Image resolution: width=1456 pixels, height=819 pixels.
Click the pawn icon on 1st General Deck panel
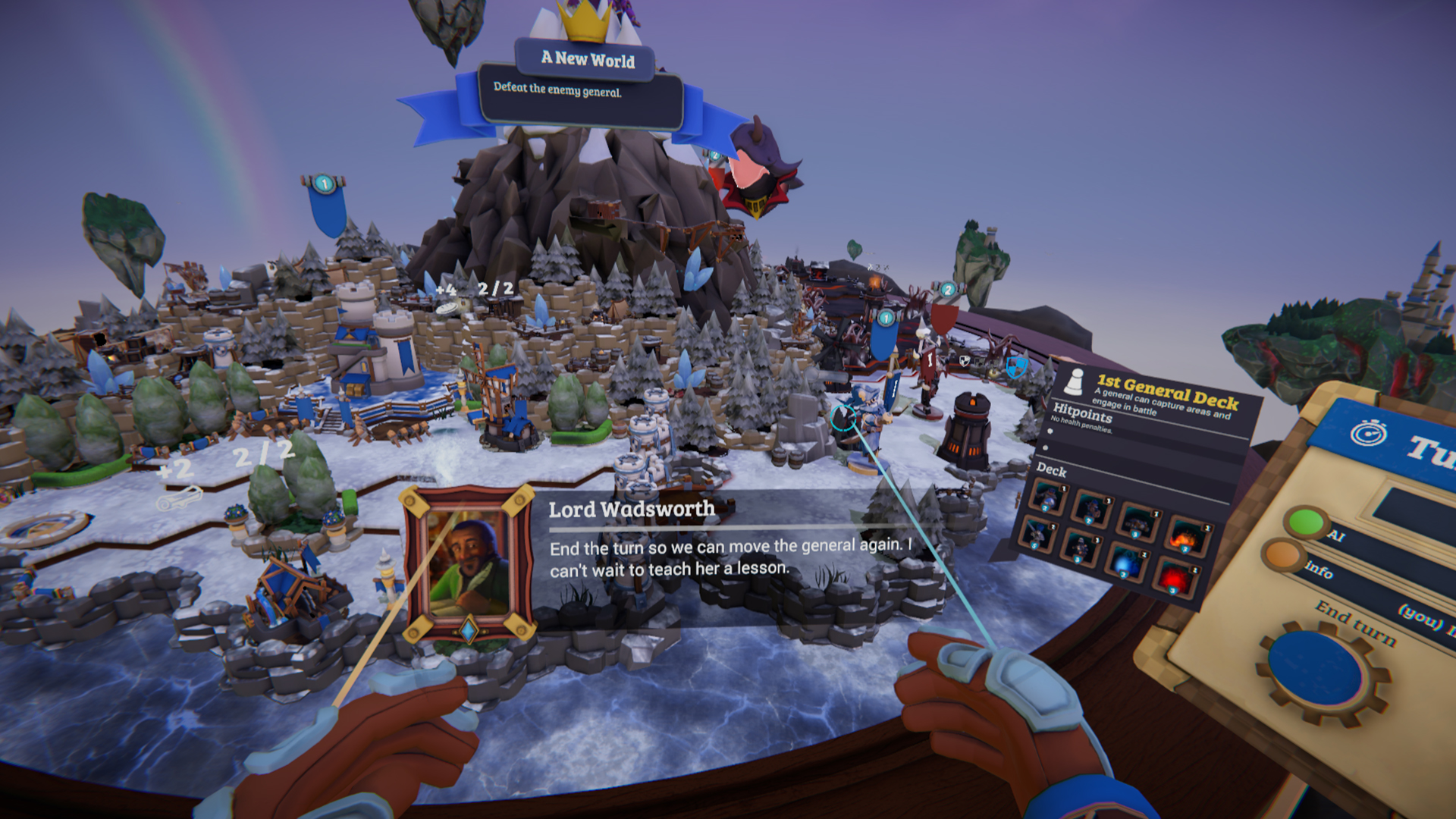click(1073, 383)
